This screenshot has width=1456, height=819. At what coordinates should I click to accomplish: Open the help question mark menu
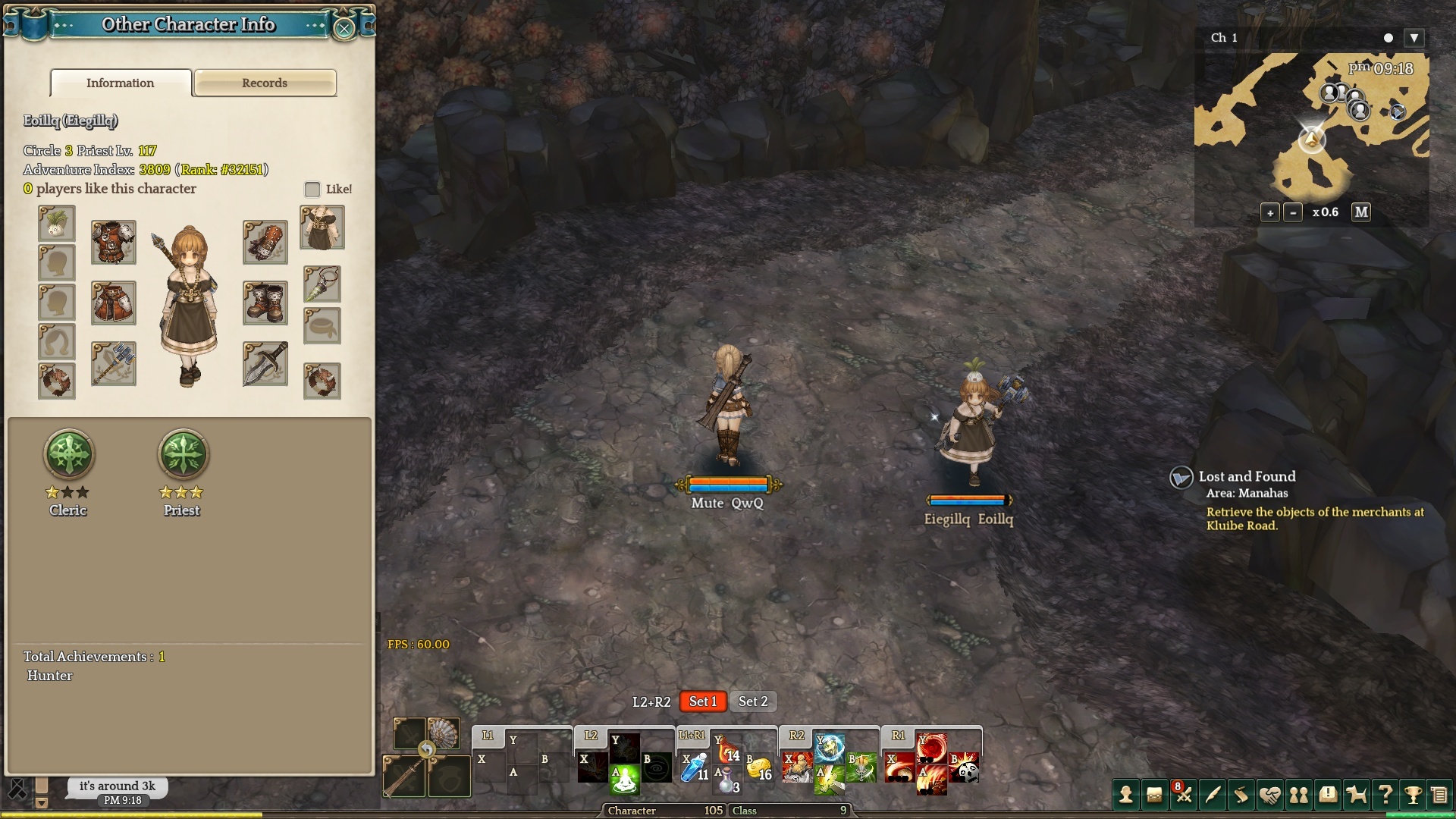[x=1385, y=795]
